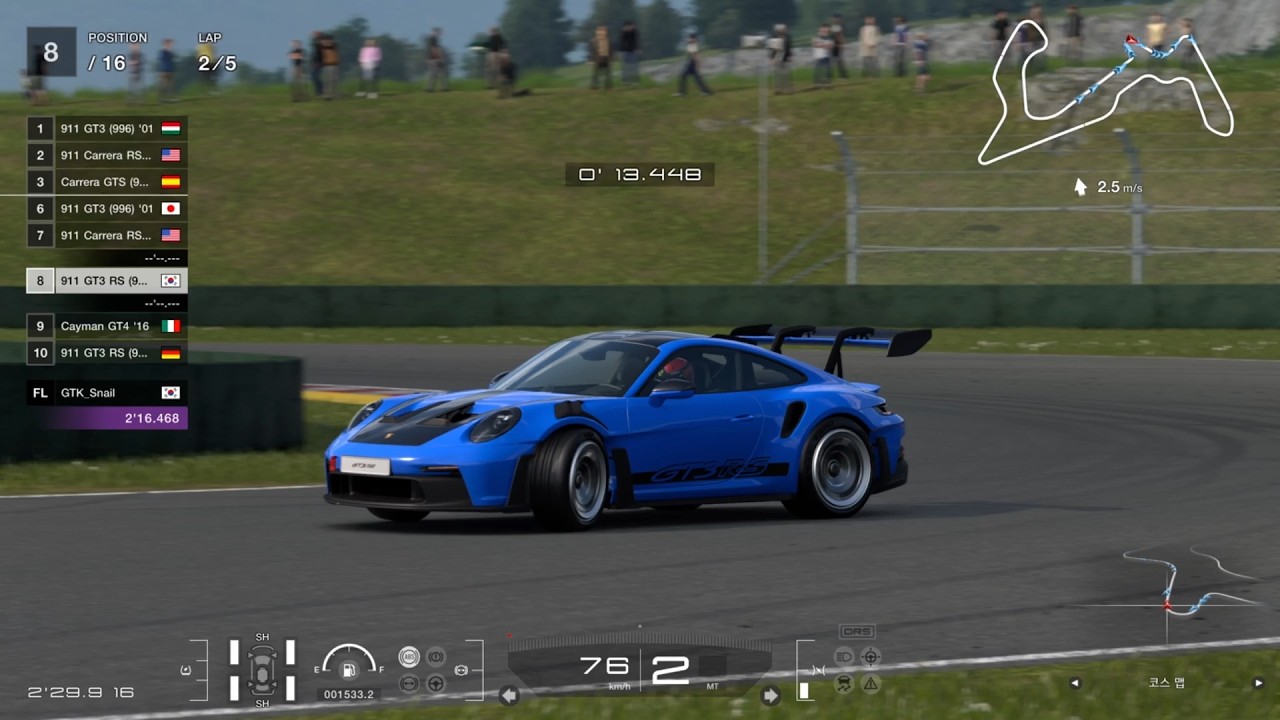Choose the Cayman GT4 '16 leaderboard row

[x=107, y=326]
